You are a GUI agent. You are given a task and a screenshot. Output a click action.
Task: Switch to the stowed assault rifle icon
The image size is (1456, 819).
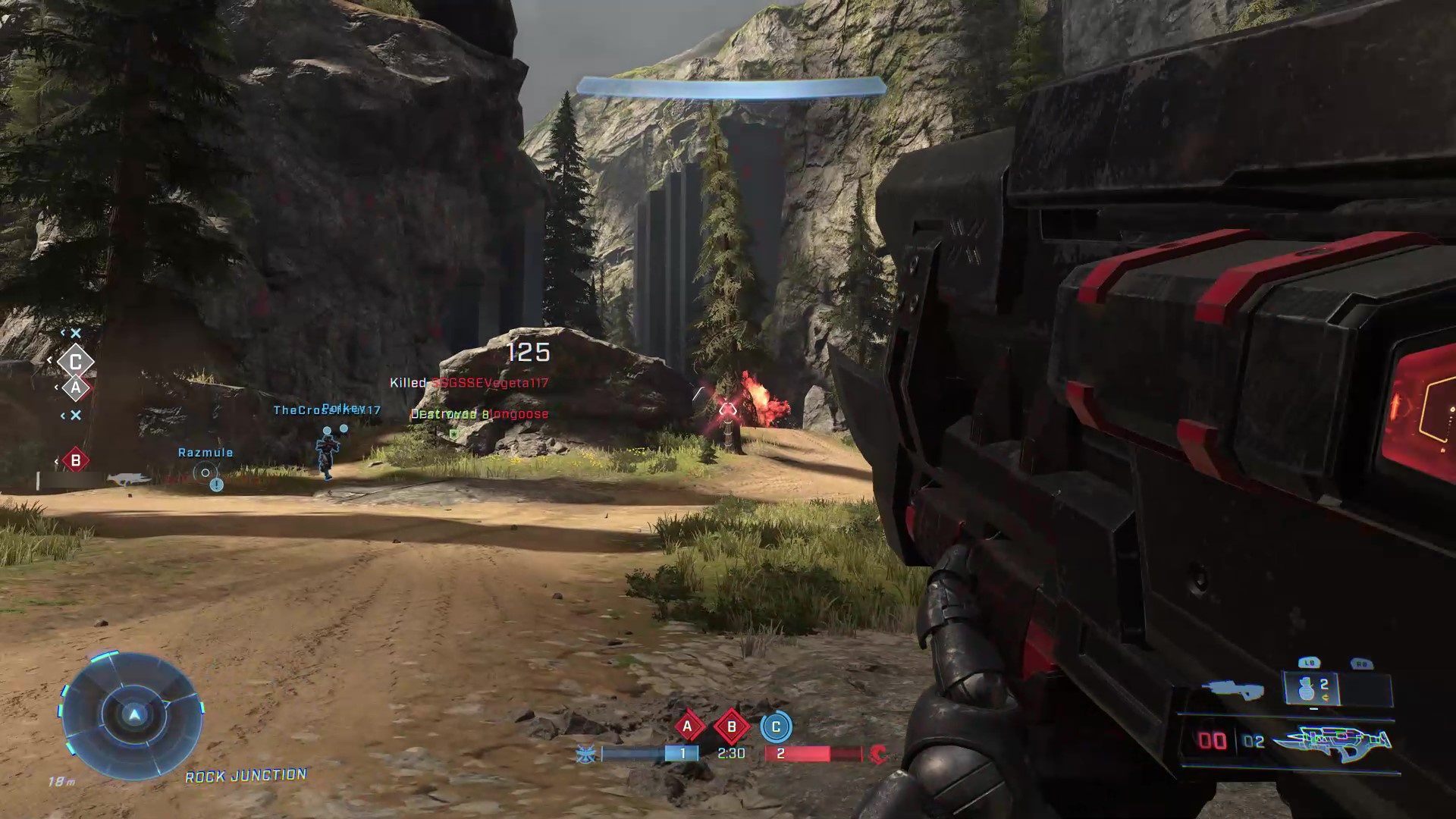(1233, 689)
